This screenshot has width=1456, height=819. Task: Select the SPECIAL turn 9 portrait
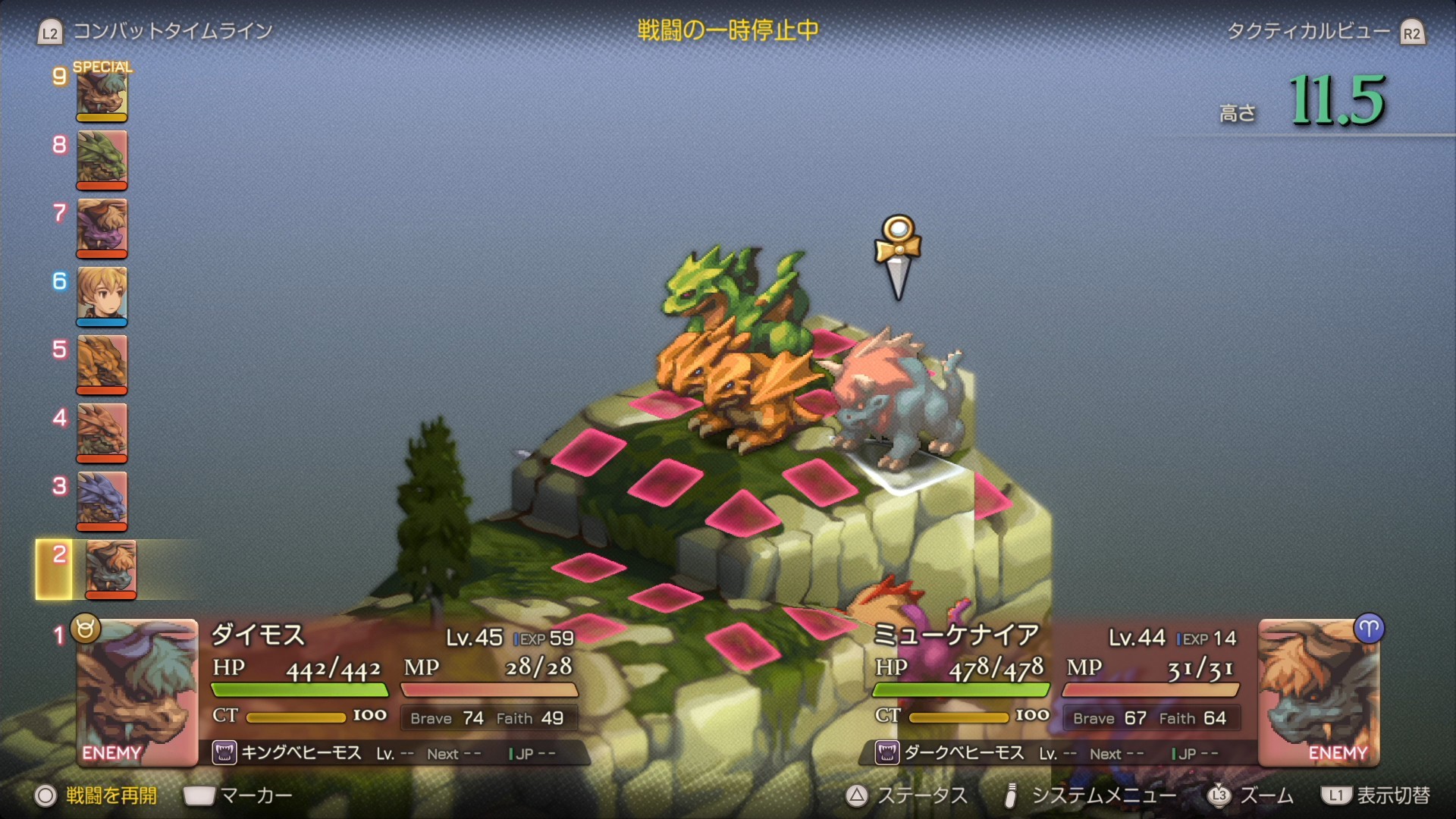[x=102, y=93]
